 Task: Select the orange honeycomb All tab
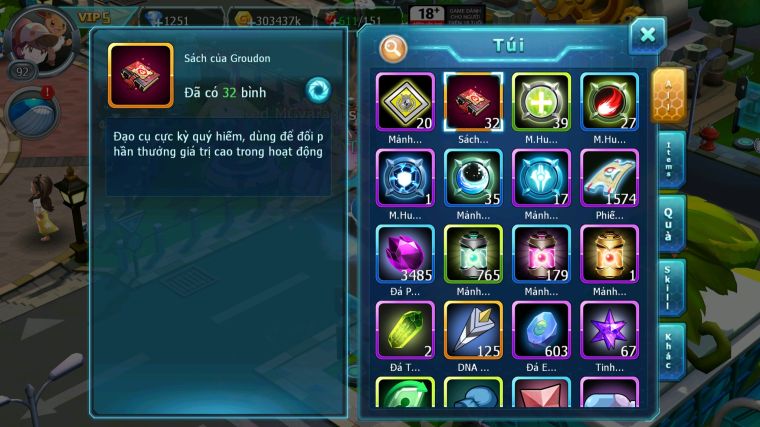point(670,95)
